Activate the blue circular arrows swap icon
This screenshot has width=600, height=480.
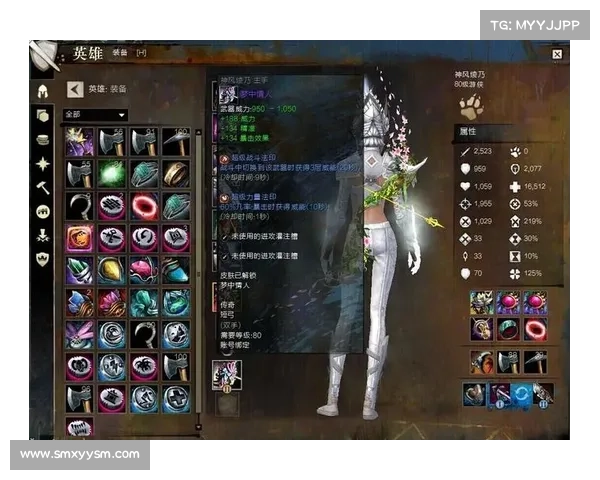click(521, 394)
